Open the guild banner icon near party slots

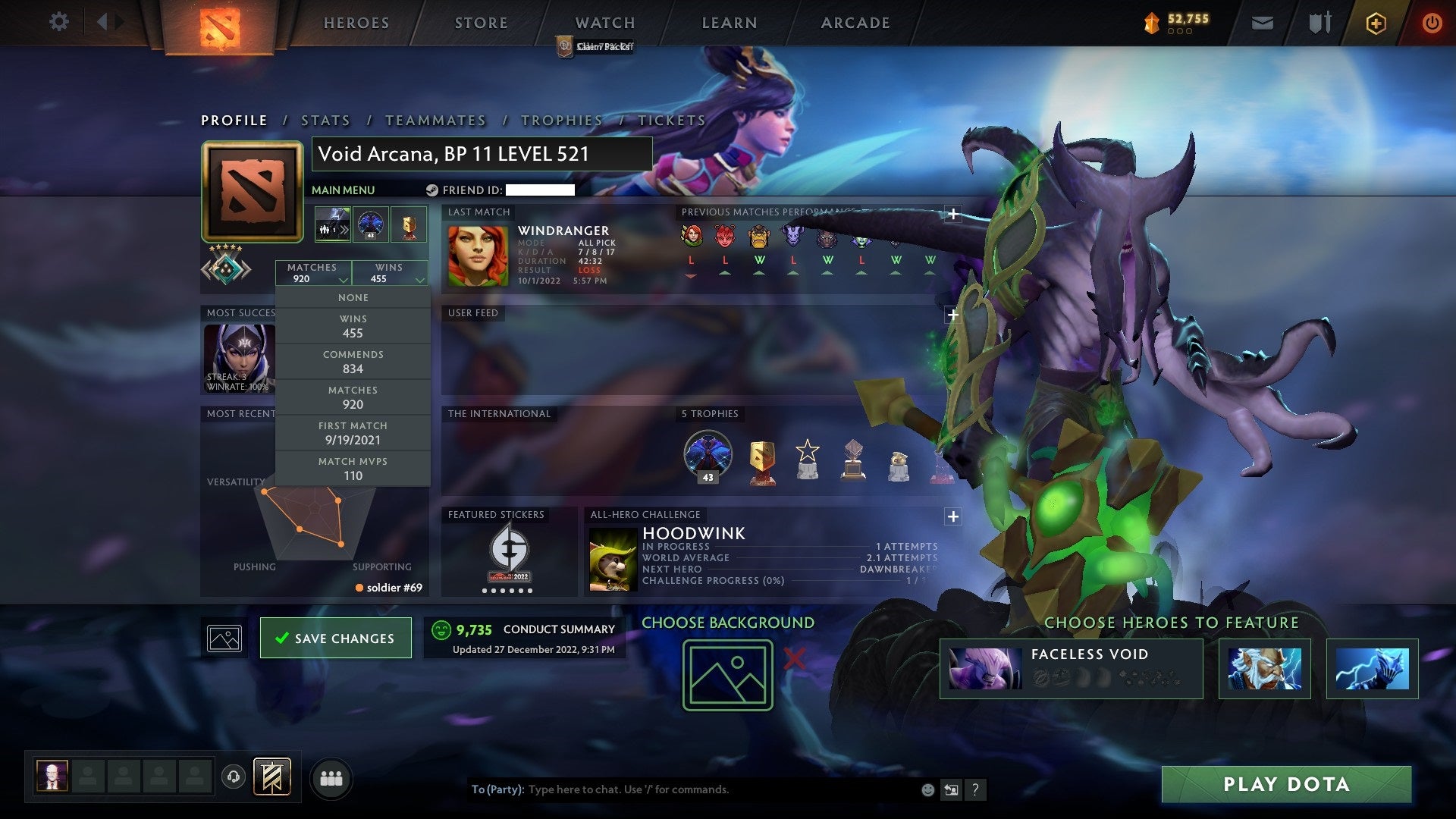pos(271,777)
